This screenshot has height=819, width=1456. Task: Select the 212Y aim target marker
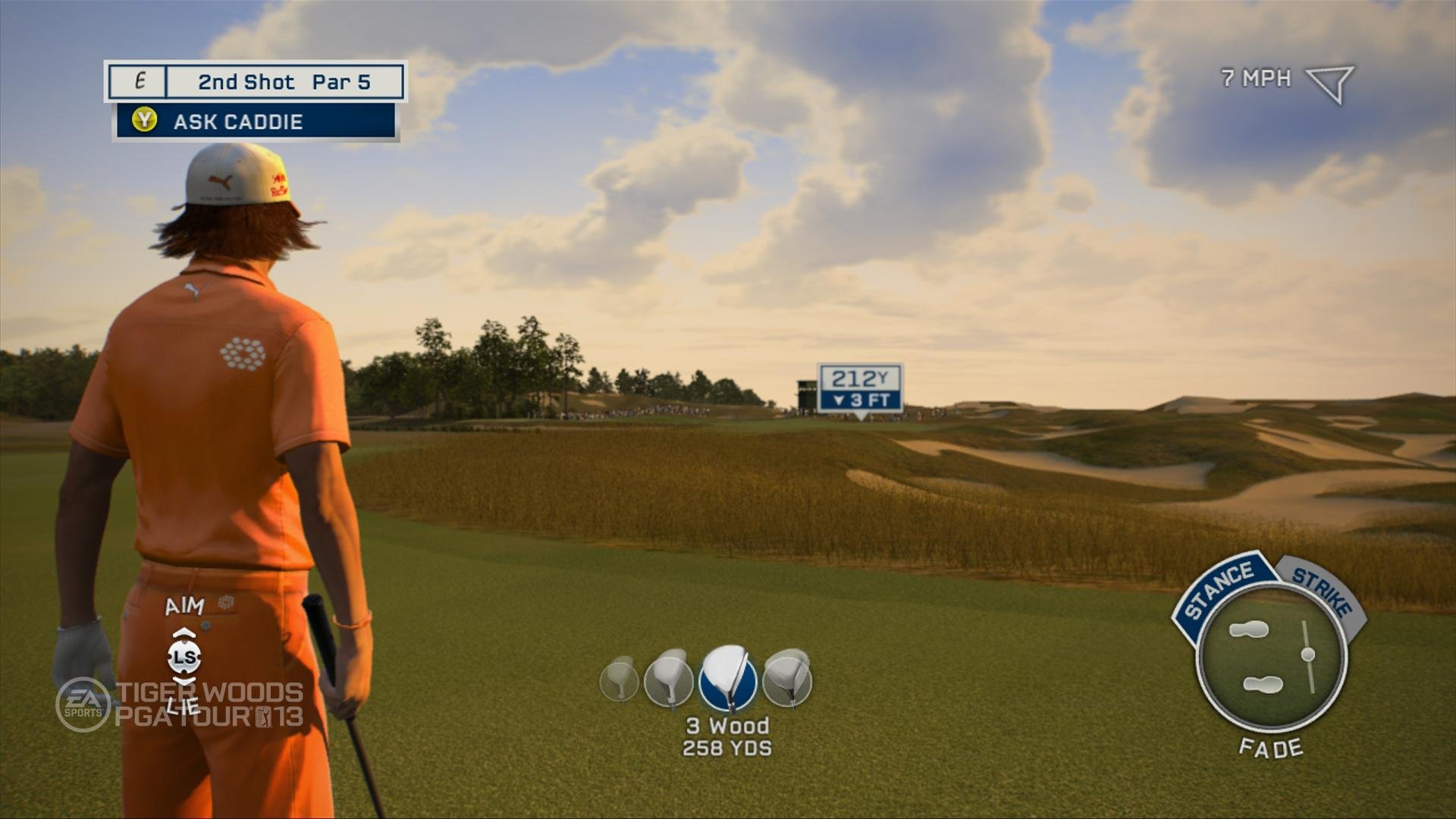point(860,388)
